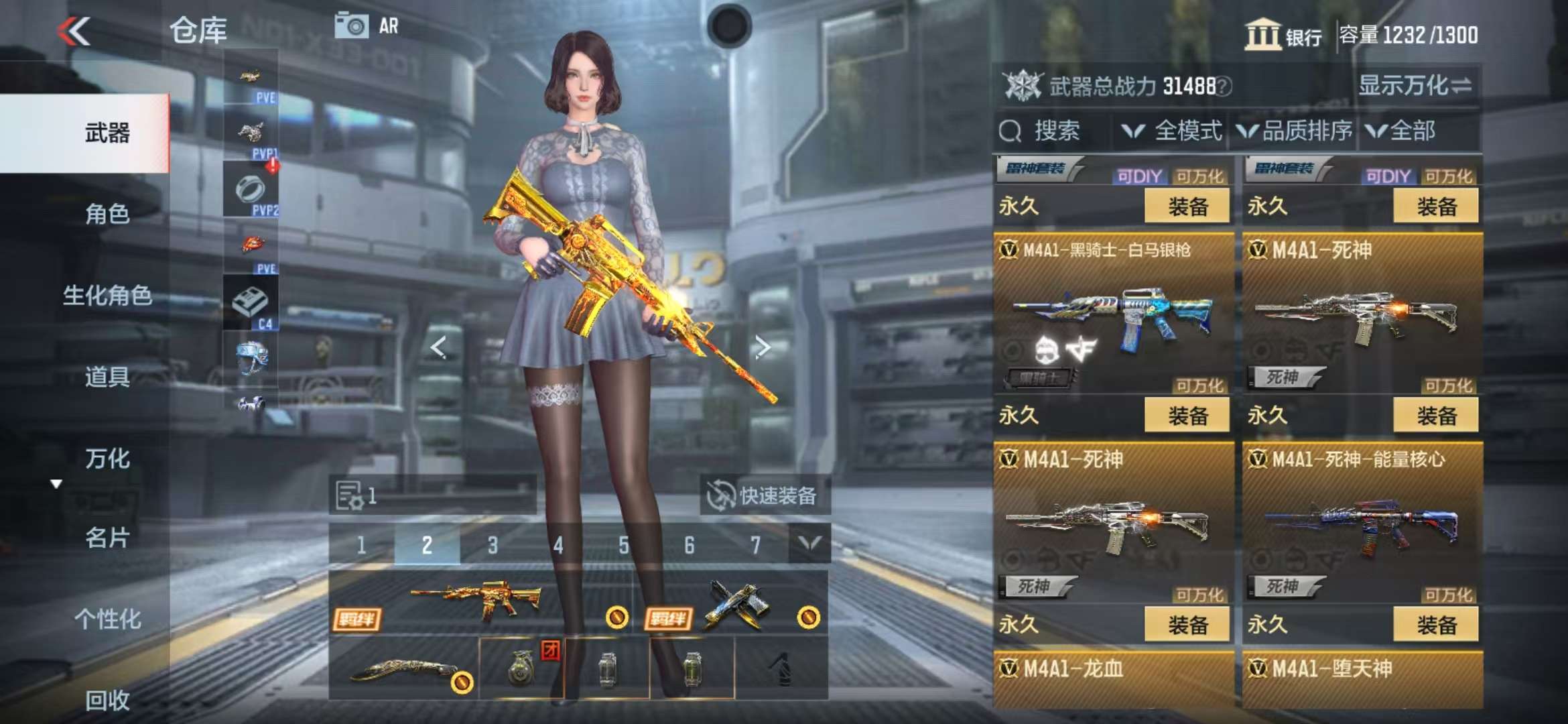
Task: Open the 万化 section
Action: click(x=107, y=459)
